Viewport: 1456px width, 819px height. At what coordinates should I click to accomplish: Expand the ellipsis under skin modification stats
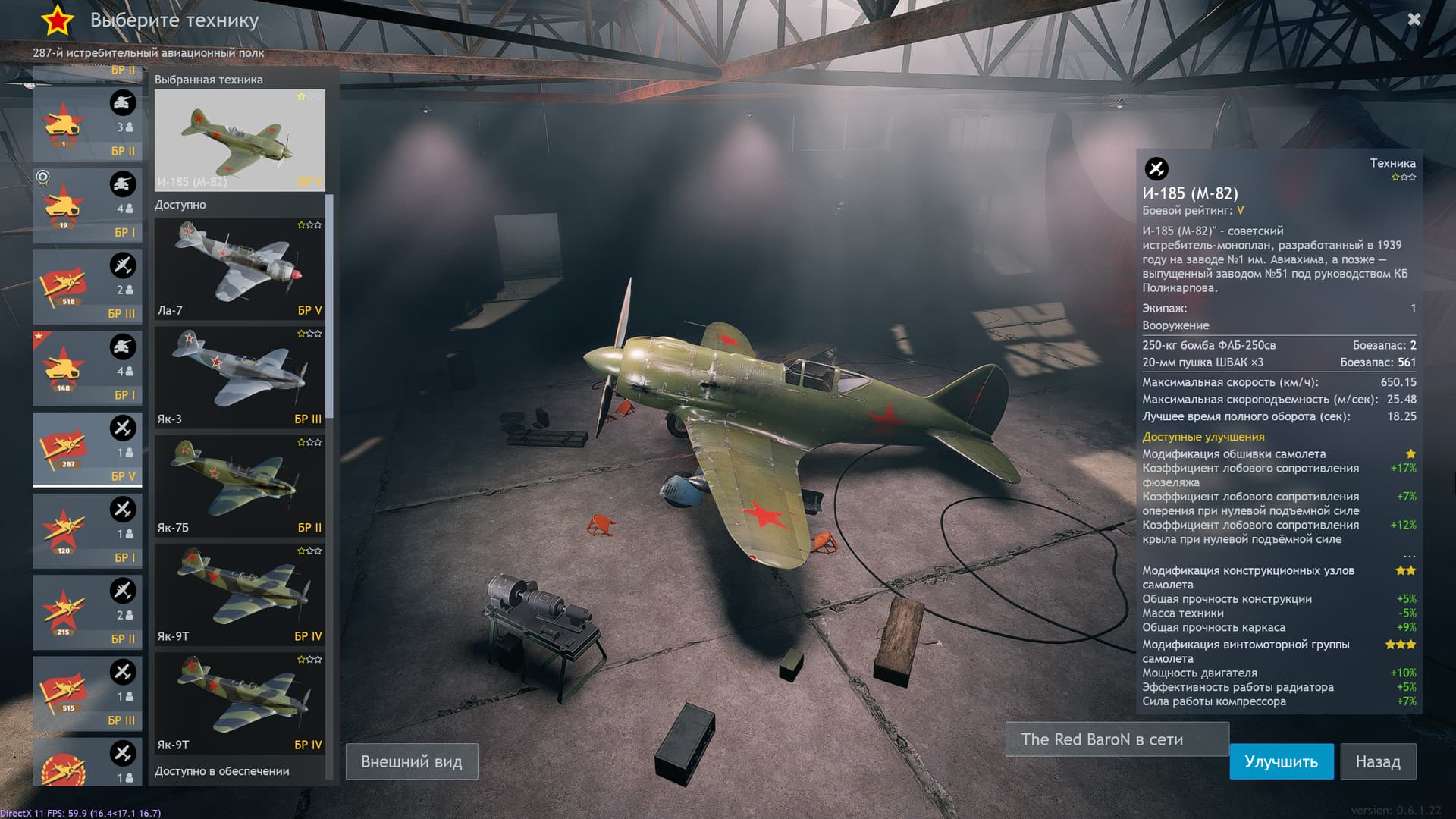[1409, 556]
